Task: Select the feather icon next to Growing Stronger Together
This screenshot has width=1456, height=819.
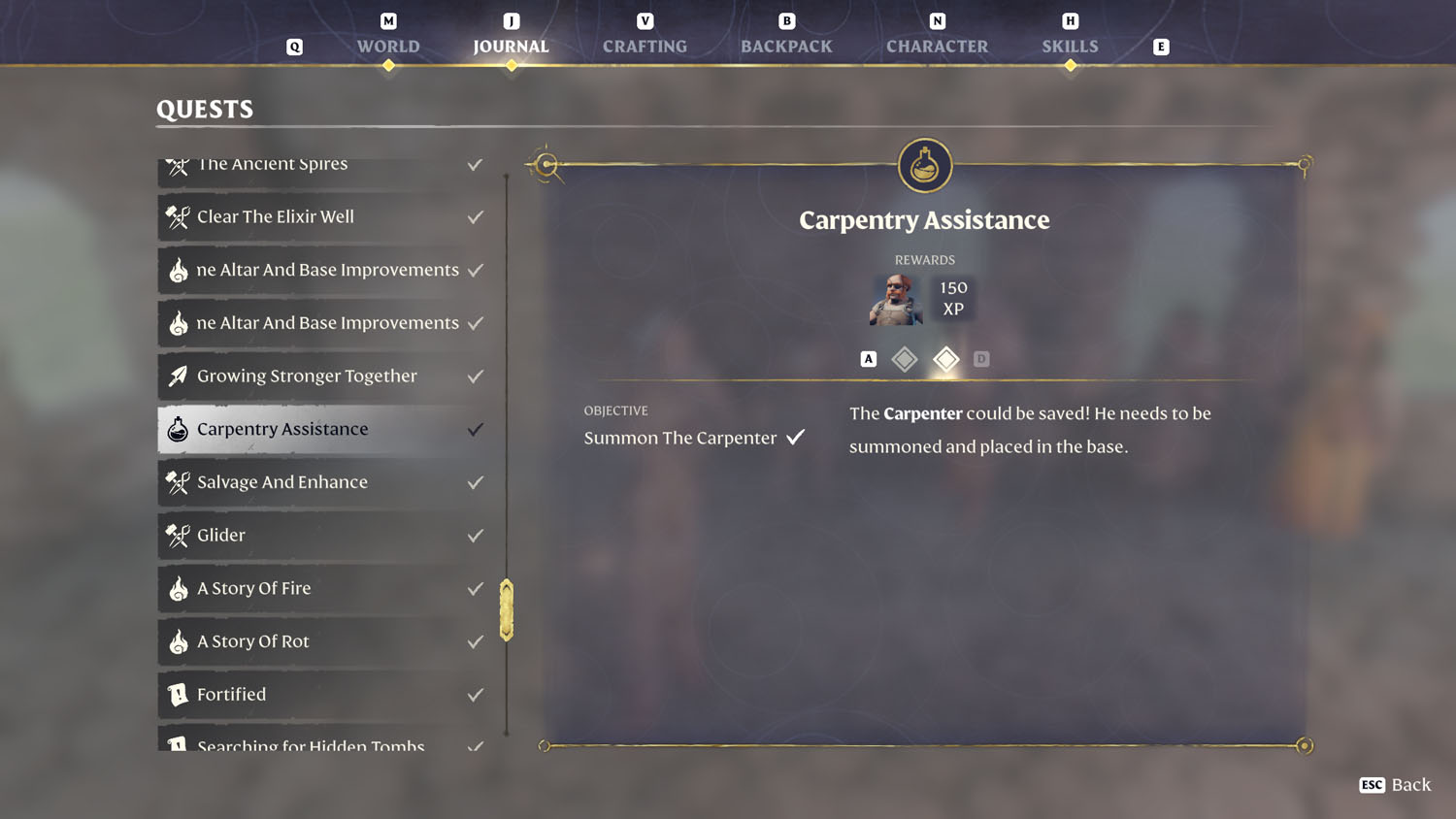Action: [179, 377]
